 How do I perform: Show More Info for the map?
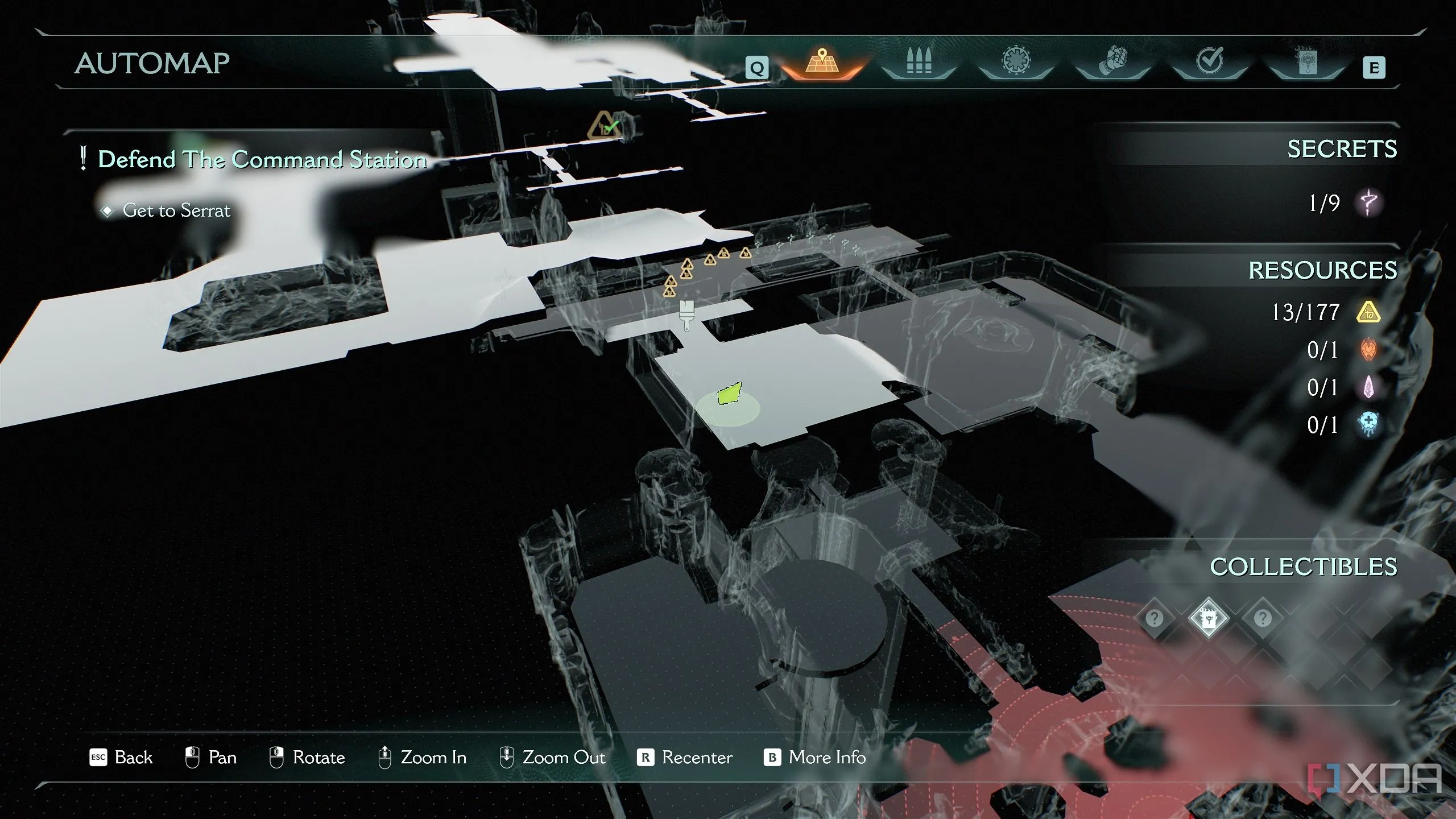click(814, 758)
